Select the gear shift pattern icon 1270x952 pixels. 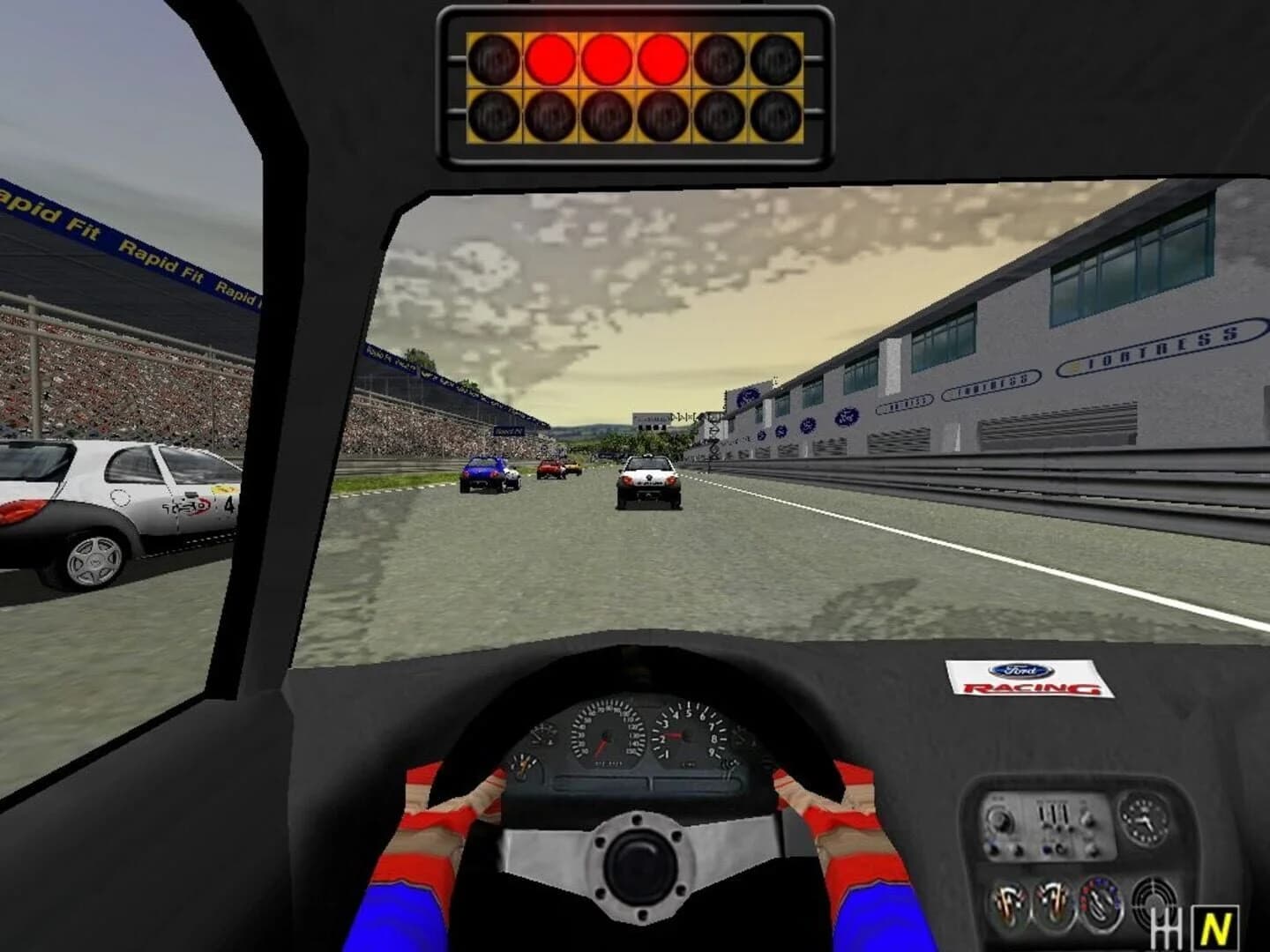pos(1166,926)
